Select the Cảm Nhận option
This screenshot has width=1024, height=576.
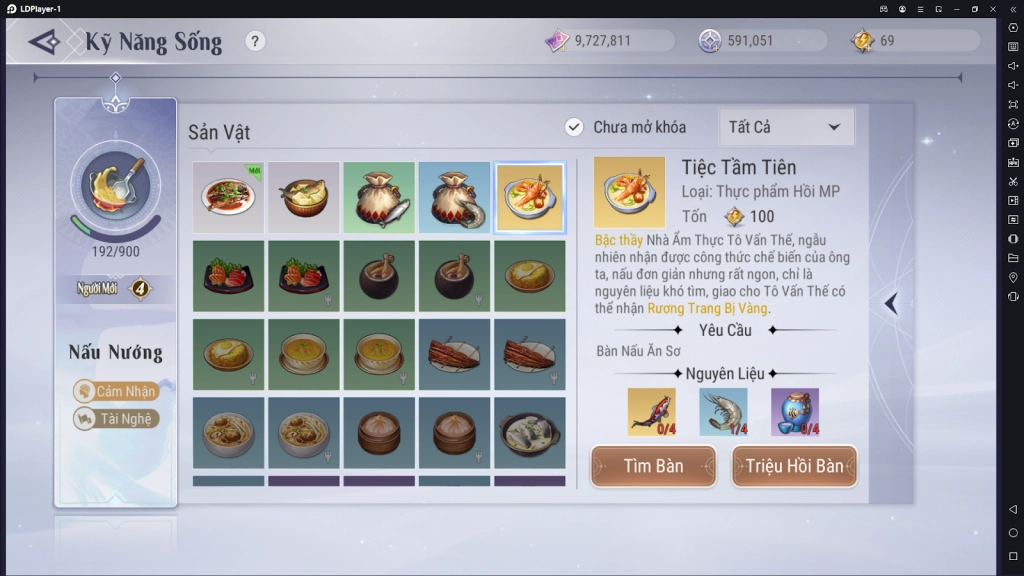click(116, 391)
